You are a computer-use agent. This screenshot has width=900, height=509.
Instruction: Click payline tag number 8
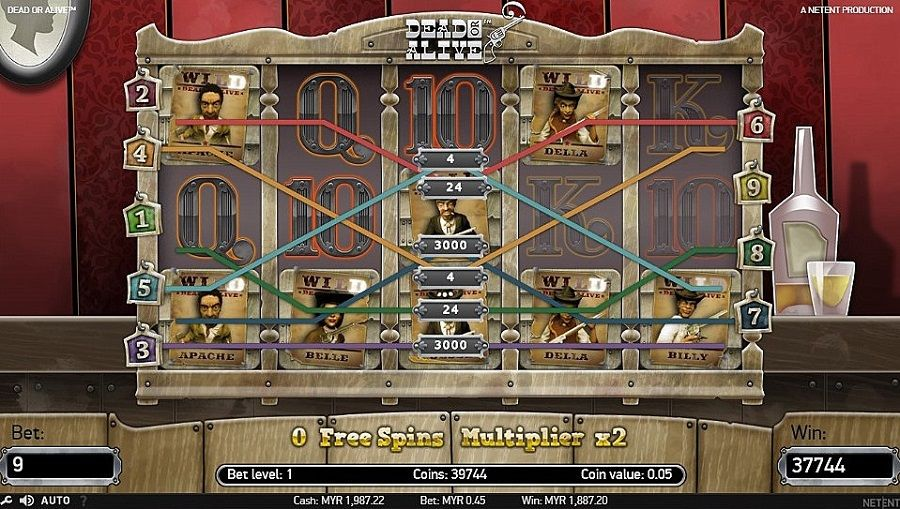pyautogui.click(x=755, y=250)
